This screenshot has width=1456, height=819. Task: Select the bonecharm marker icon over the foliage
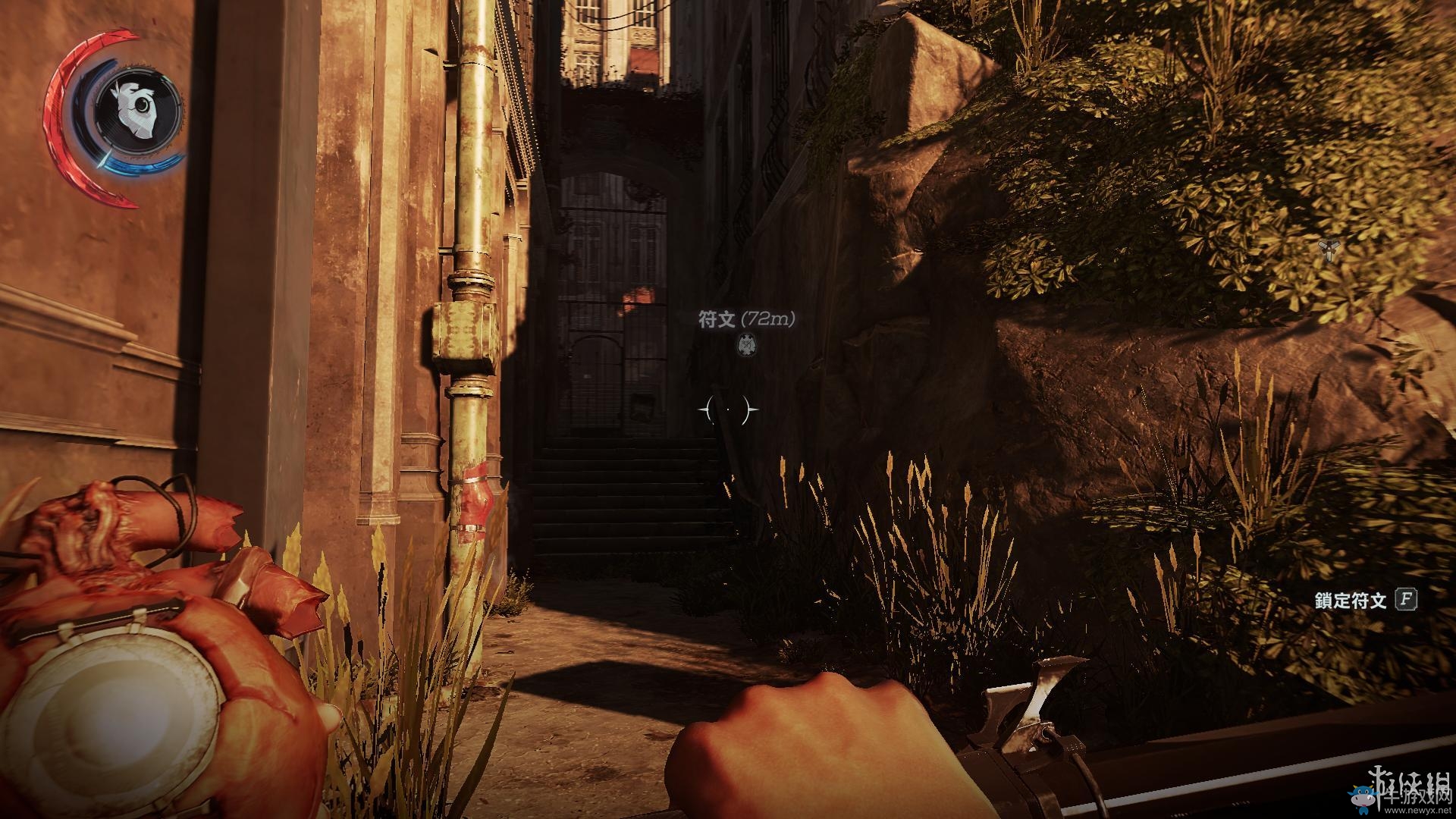[1328, 249]
